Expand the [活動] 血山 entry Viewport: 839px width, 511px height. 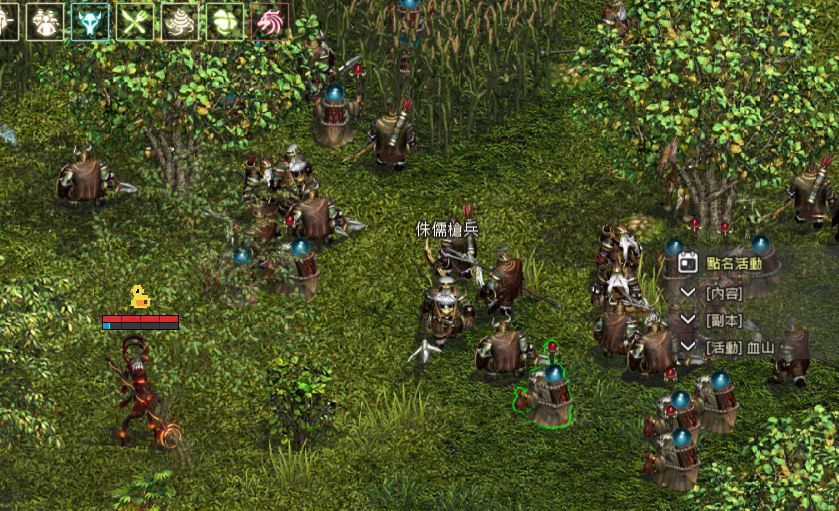[x=687, y=346]
